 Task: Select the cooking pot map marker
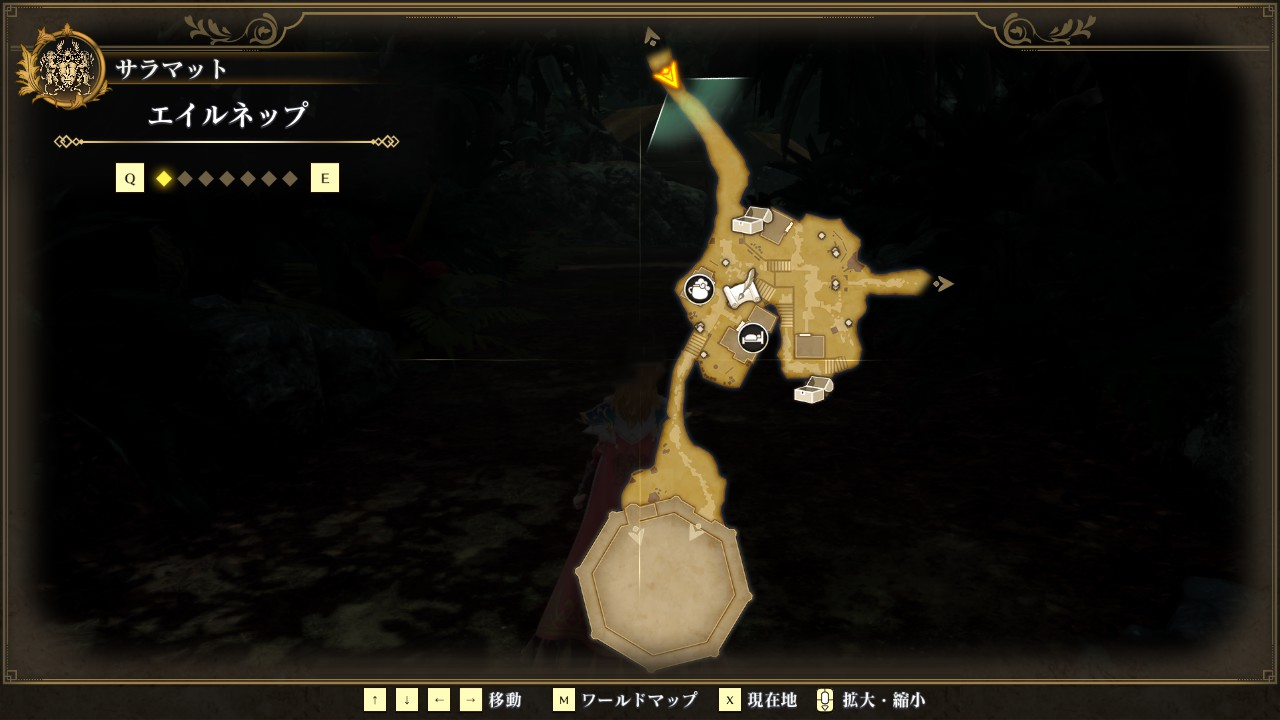[x=699, y=290]
